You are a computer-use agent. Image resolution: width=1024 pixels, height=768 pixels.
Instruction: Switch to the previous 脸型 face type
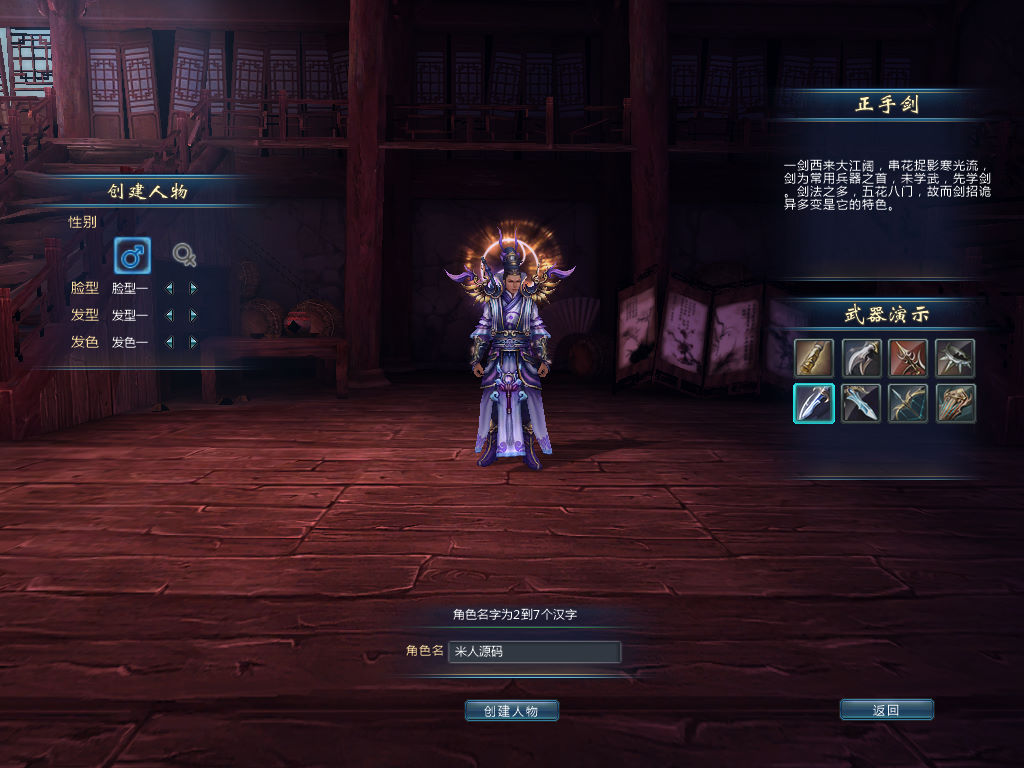tap(169, 288)
